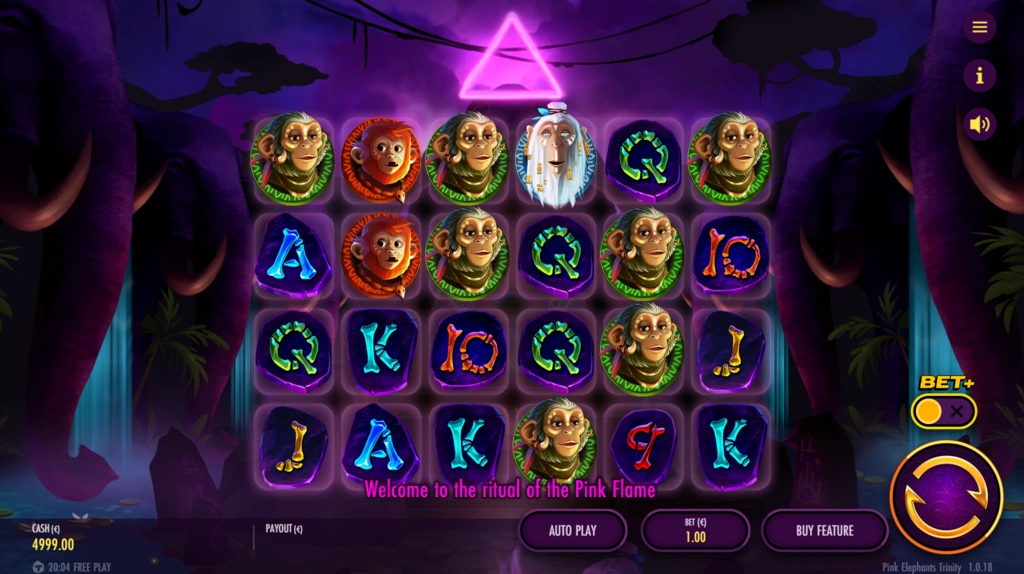Screen dimensions: 1024x574
Task: Toggle the Bet+ switch
Action: [x=944, y=410]
